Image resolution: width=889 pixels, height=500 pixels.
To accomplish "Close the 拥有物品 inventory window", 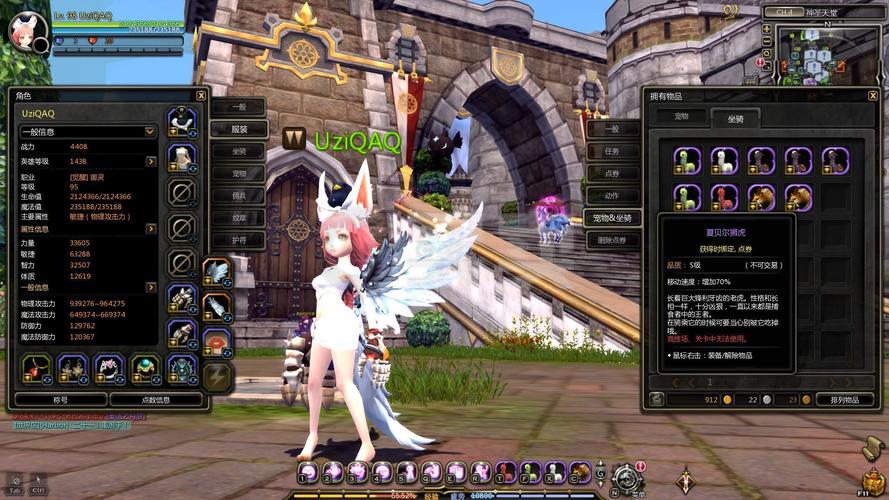I will coord(873,96).
